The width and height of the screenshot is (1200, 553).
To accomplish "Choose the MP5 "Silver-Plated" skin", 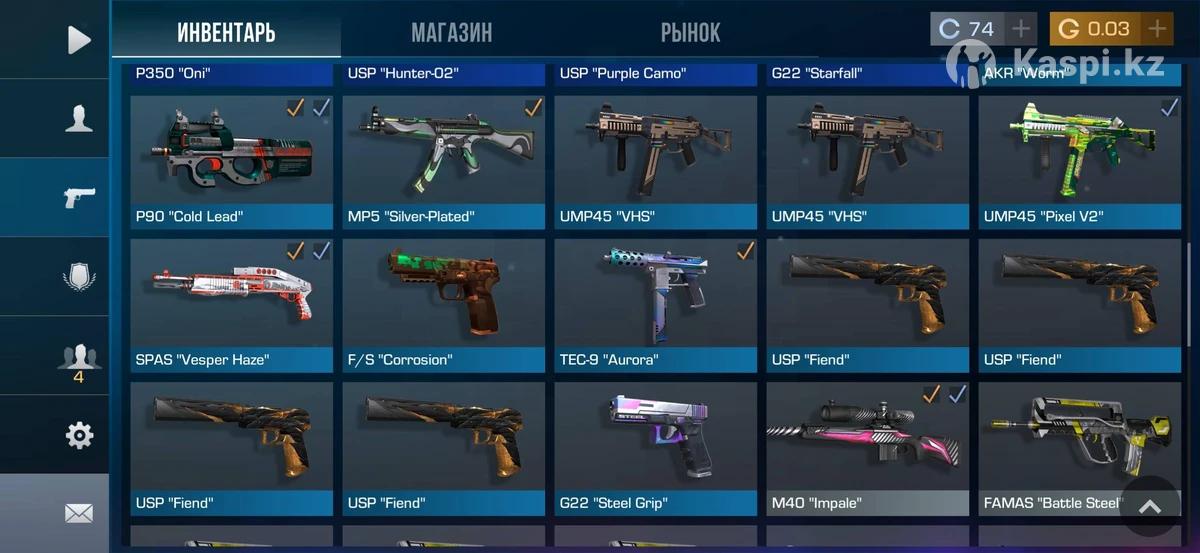I will click(x=443, y=162).
